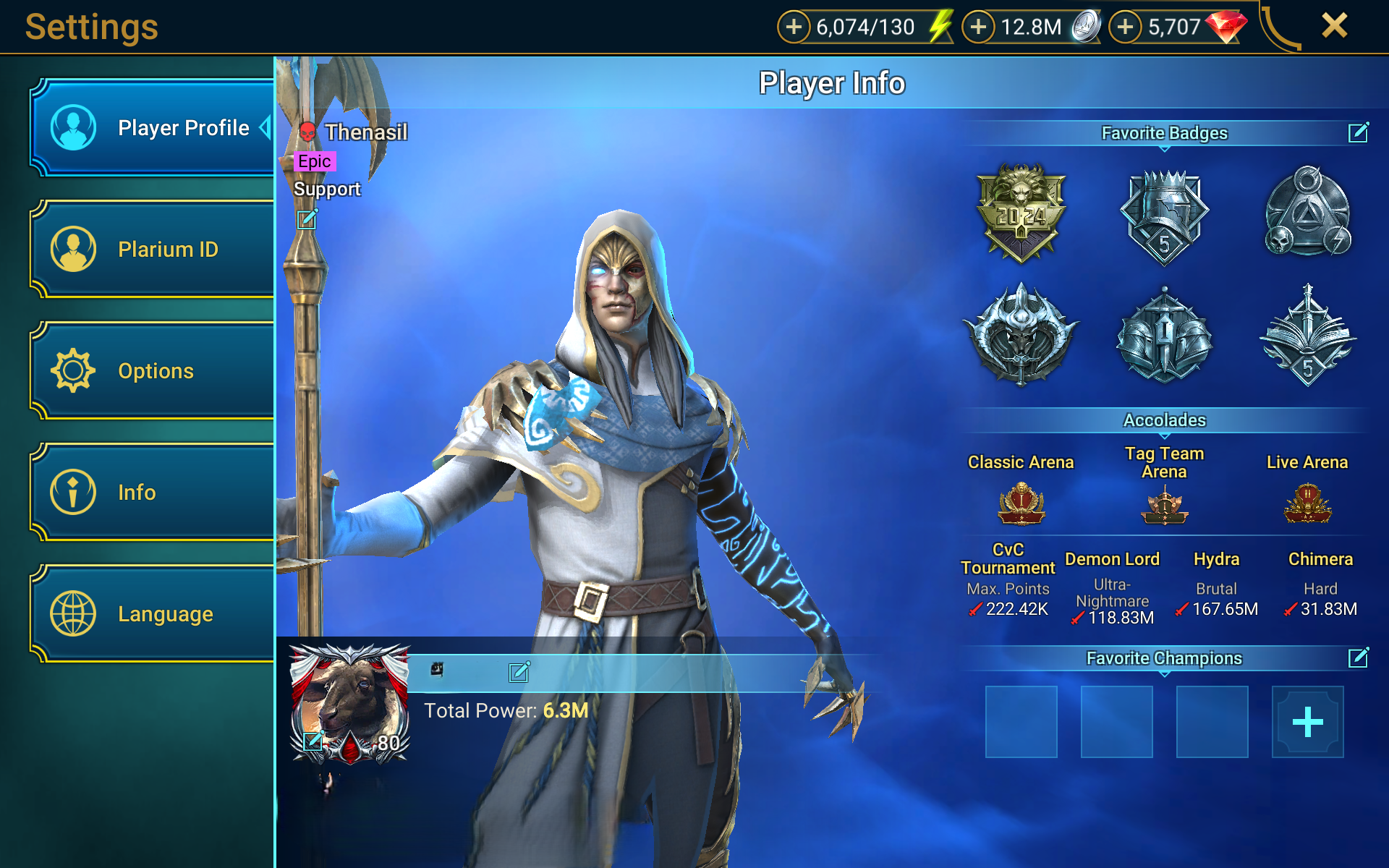View the Live Arena accolade emblem
The height and width of the screenshot is (868, 1389).
[1307, 503]
